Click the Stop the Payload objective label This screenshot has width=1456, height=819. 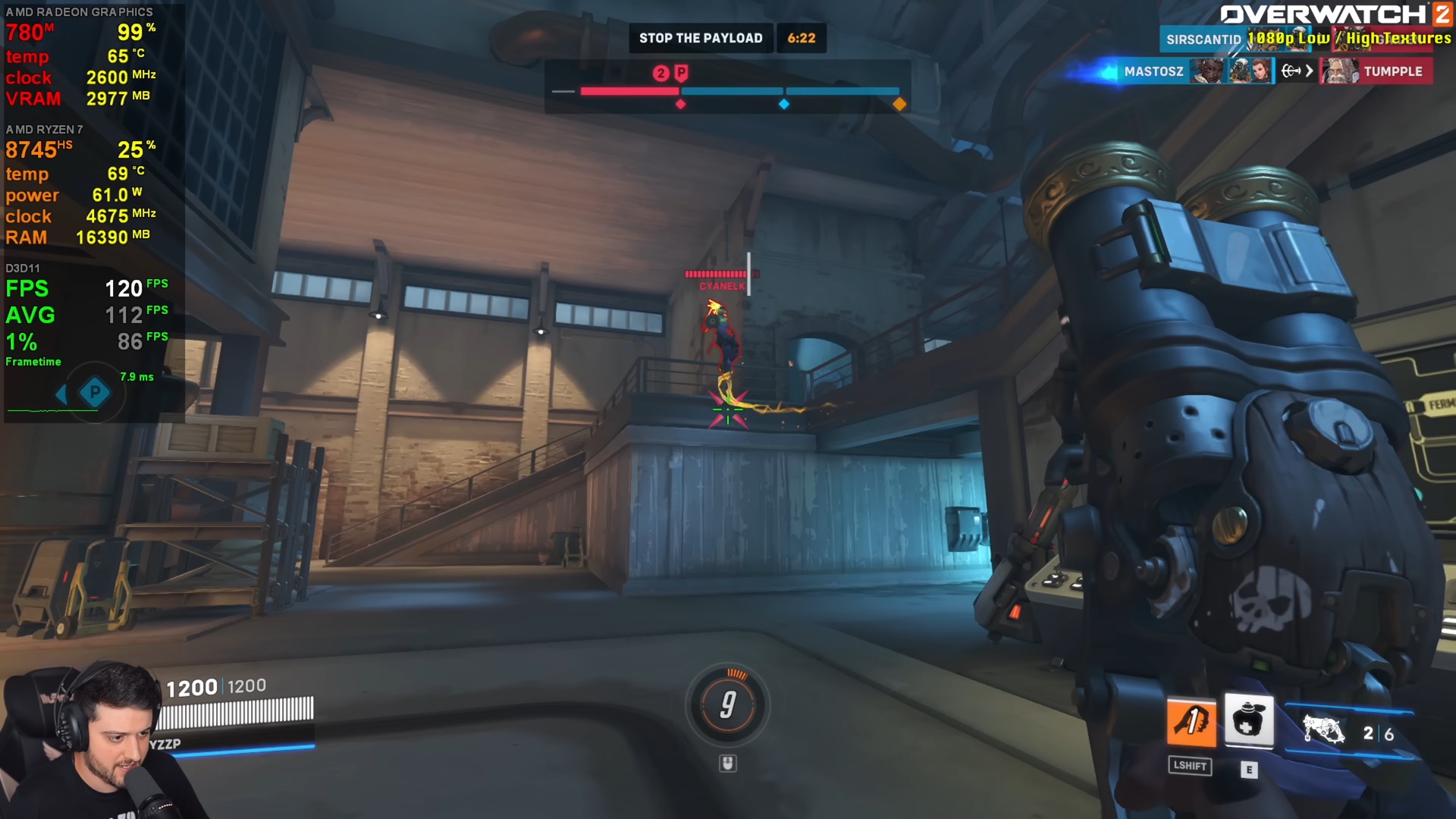click(700, 38)
